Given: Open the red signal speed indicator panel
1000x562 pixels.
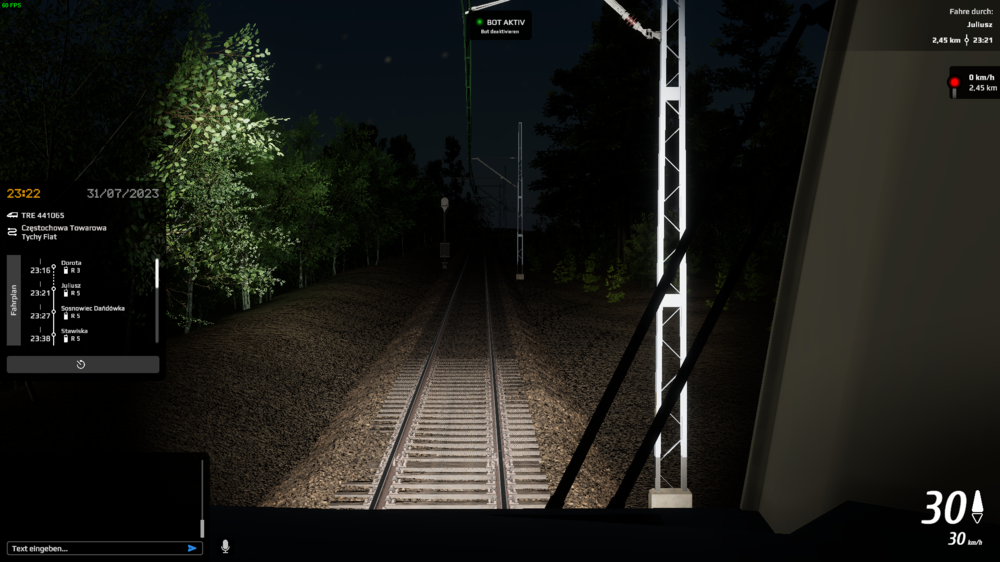Looking at the screenshot, I should 974,82.
